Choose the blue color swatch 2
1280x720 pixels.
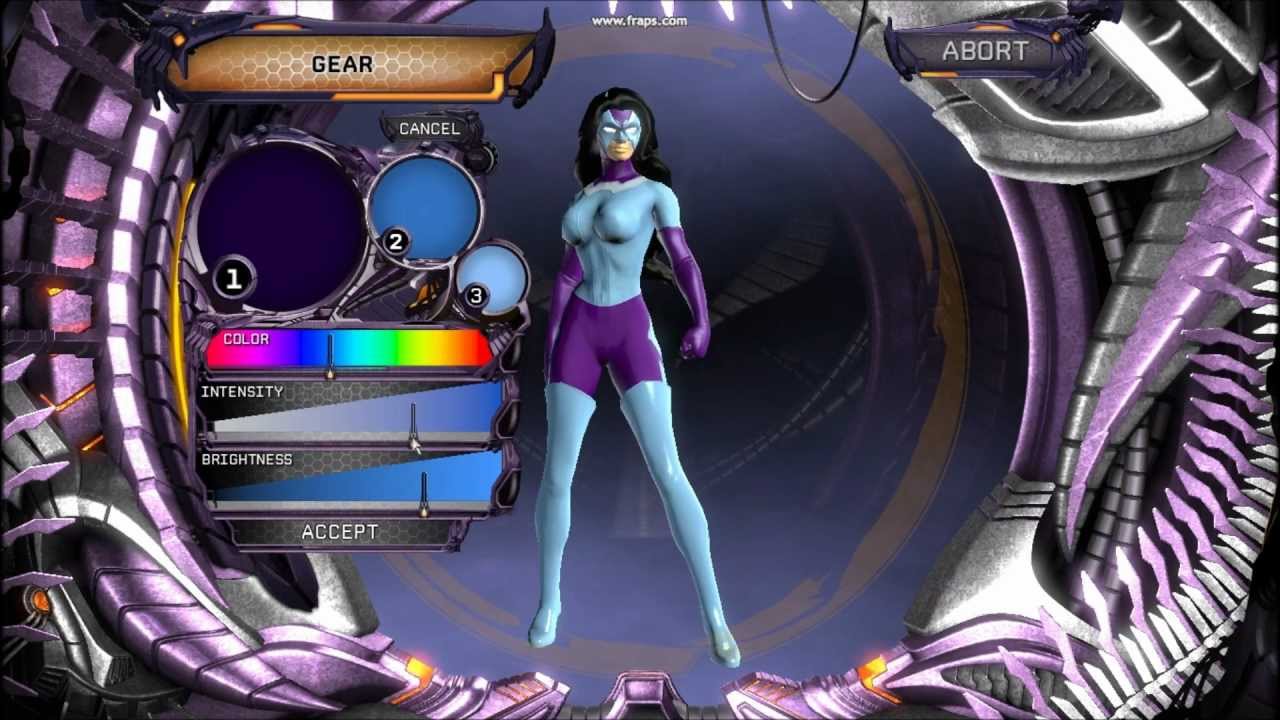pyautogui.click(x=425, y=205)
